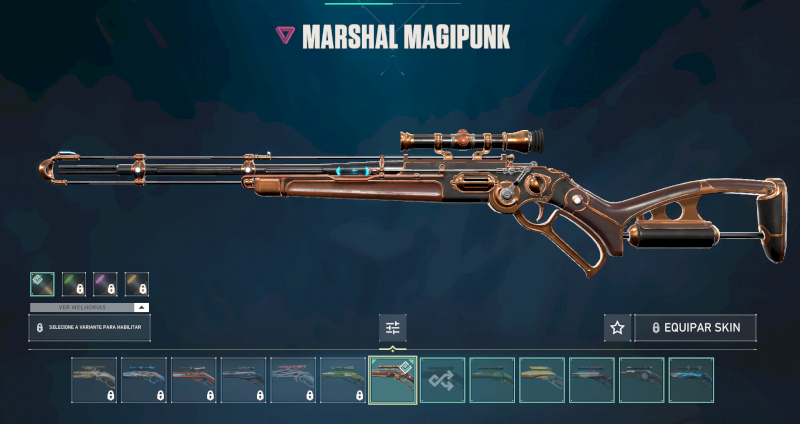Viewport: 800px width, 424px height.
Task: Click the Equipar Skin button
Action: pyautogui.click(x=695, y=328)
